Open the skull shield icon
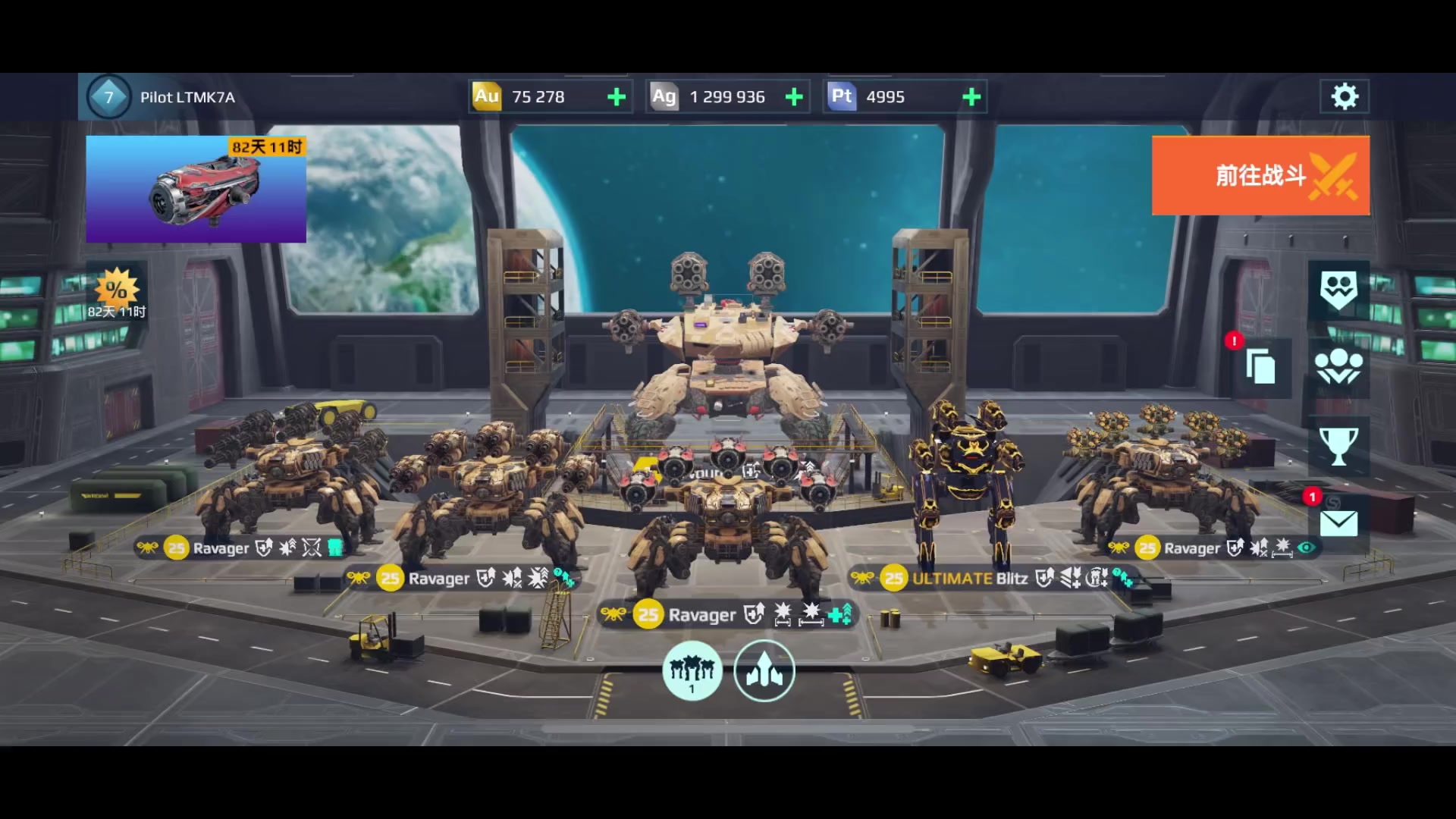 coord(1338,290)
